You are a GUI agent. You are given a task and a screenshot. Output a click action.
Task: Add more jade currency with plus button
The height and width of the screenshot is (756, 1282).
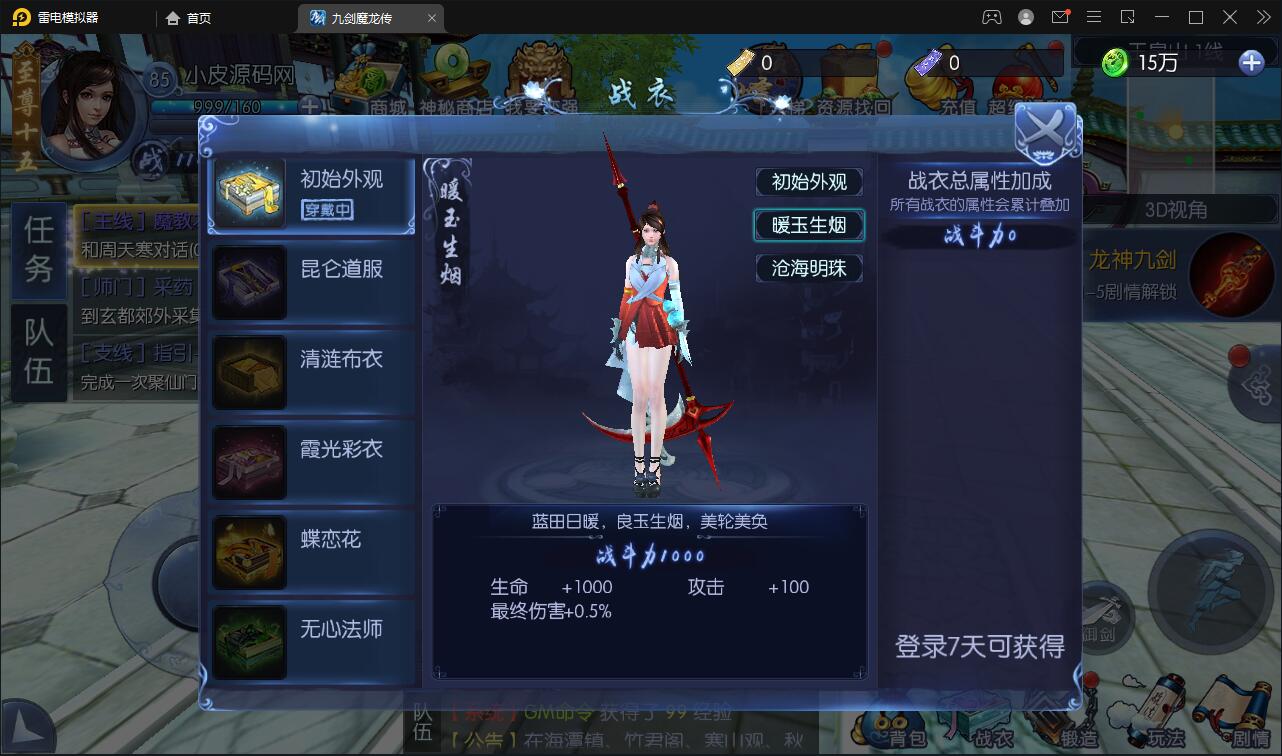pos(1251,63)
